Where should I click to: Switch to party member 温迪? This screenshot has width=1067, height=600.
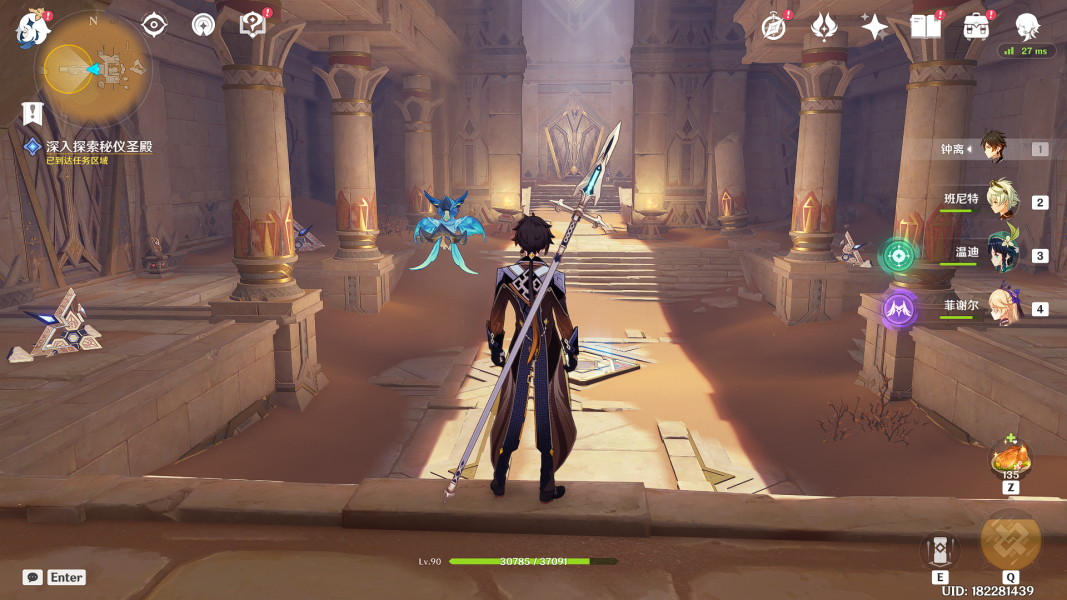click(1001, 254)
